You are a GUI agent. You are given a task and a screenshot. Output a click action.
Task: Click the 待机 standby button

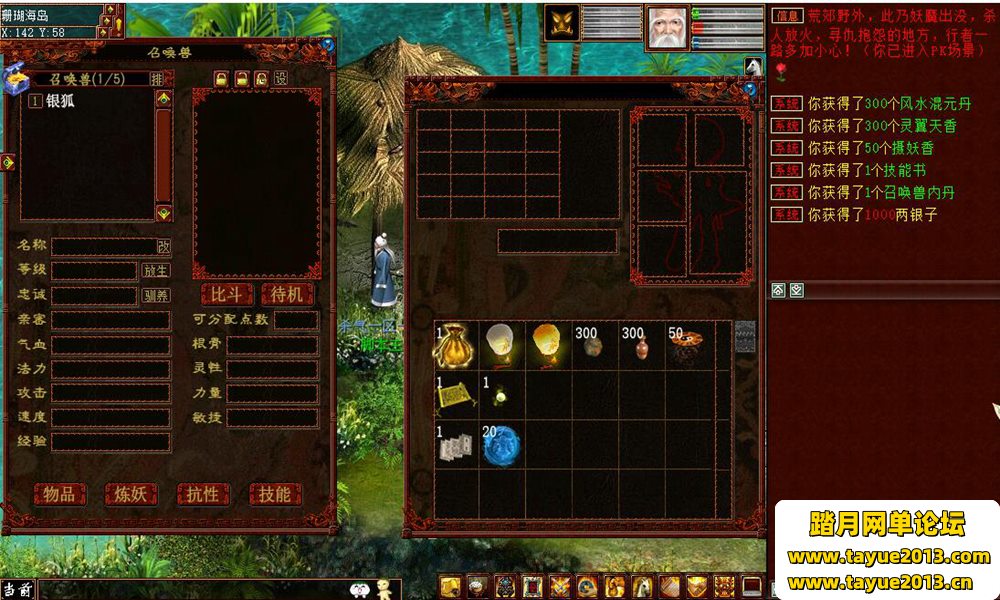point(287,294)
